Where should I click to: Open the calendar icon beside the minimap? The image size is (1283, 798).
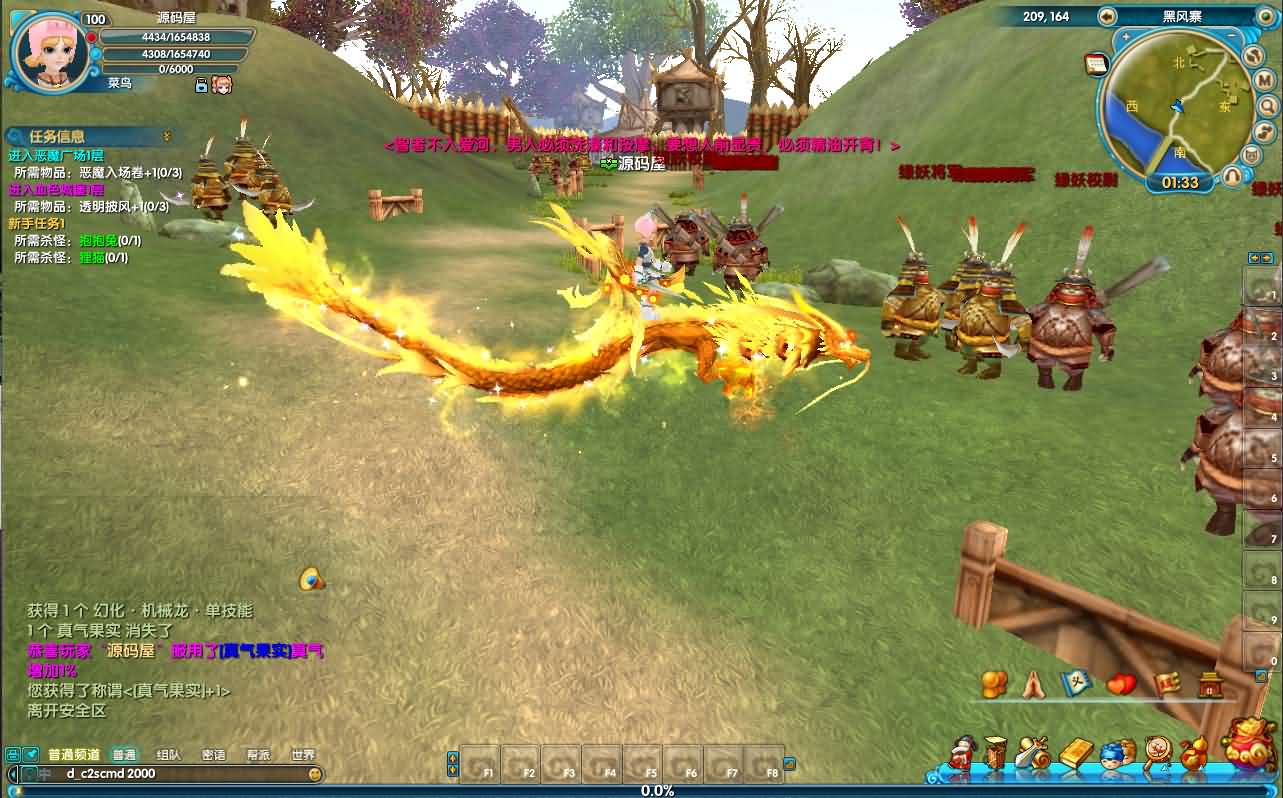(x=1096, y=64)
